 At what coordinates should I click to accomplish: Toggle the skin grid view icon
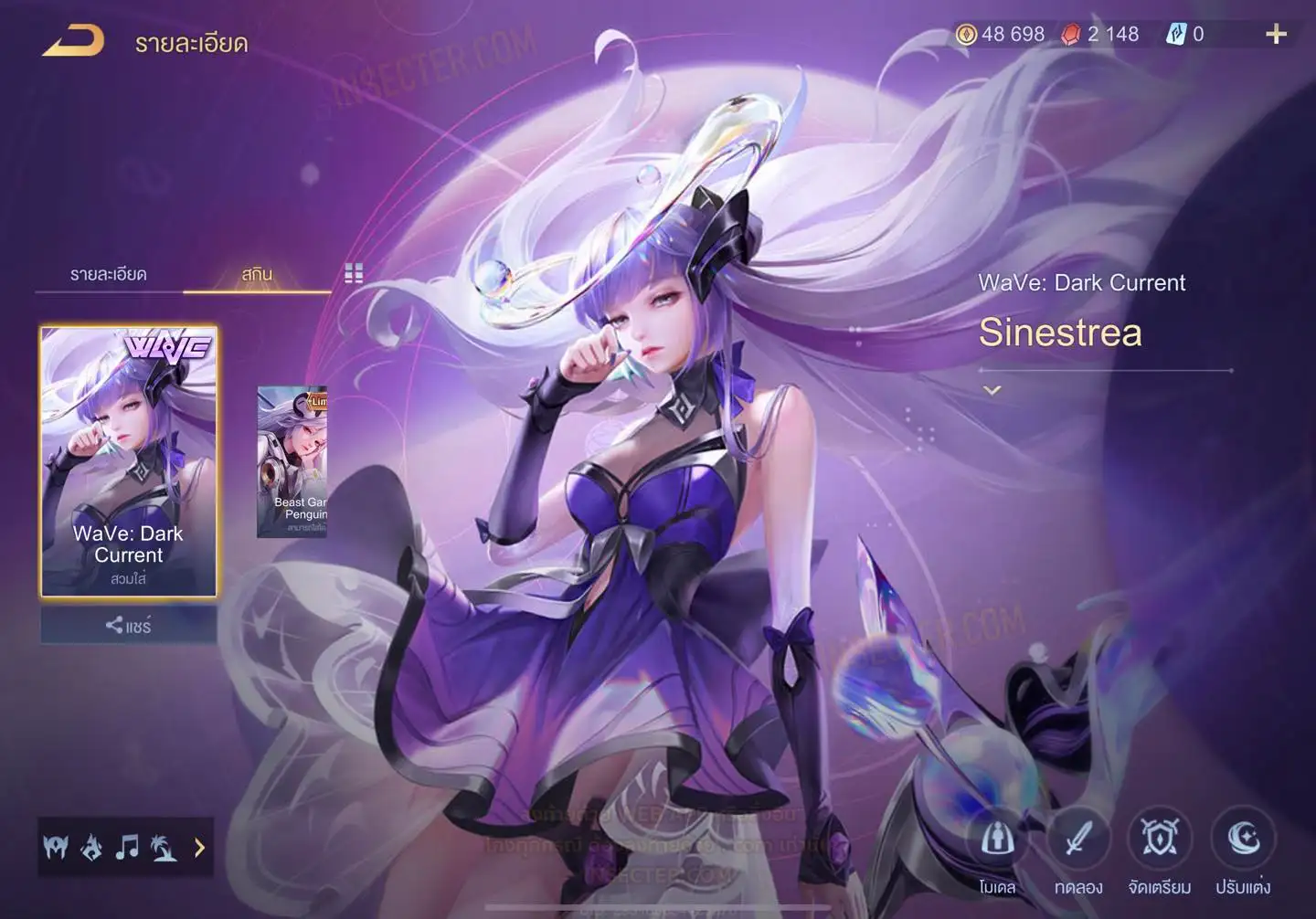pyautogui.click(x=354, y=273)
